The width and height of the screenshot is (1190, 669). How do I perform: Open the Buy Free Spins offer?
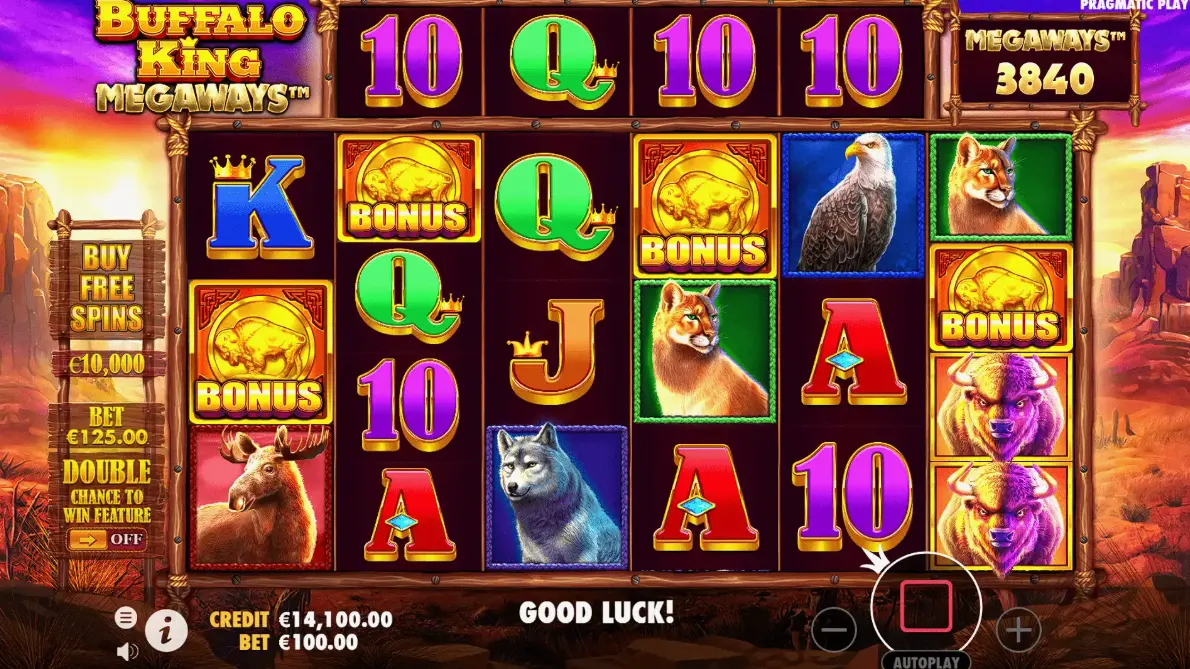click(x=107, y=289)
